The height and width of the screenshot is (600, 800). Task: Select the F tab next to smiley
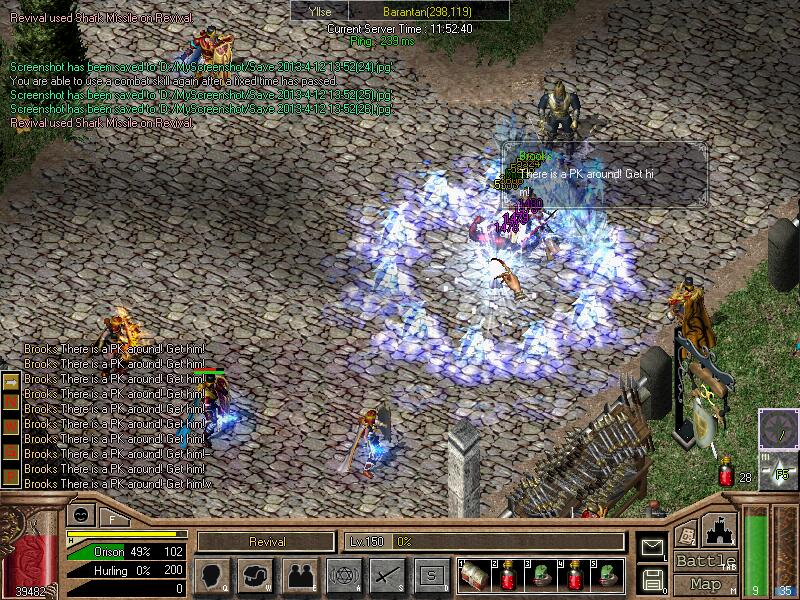(110, 517)
